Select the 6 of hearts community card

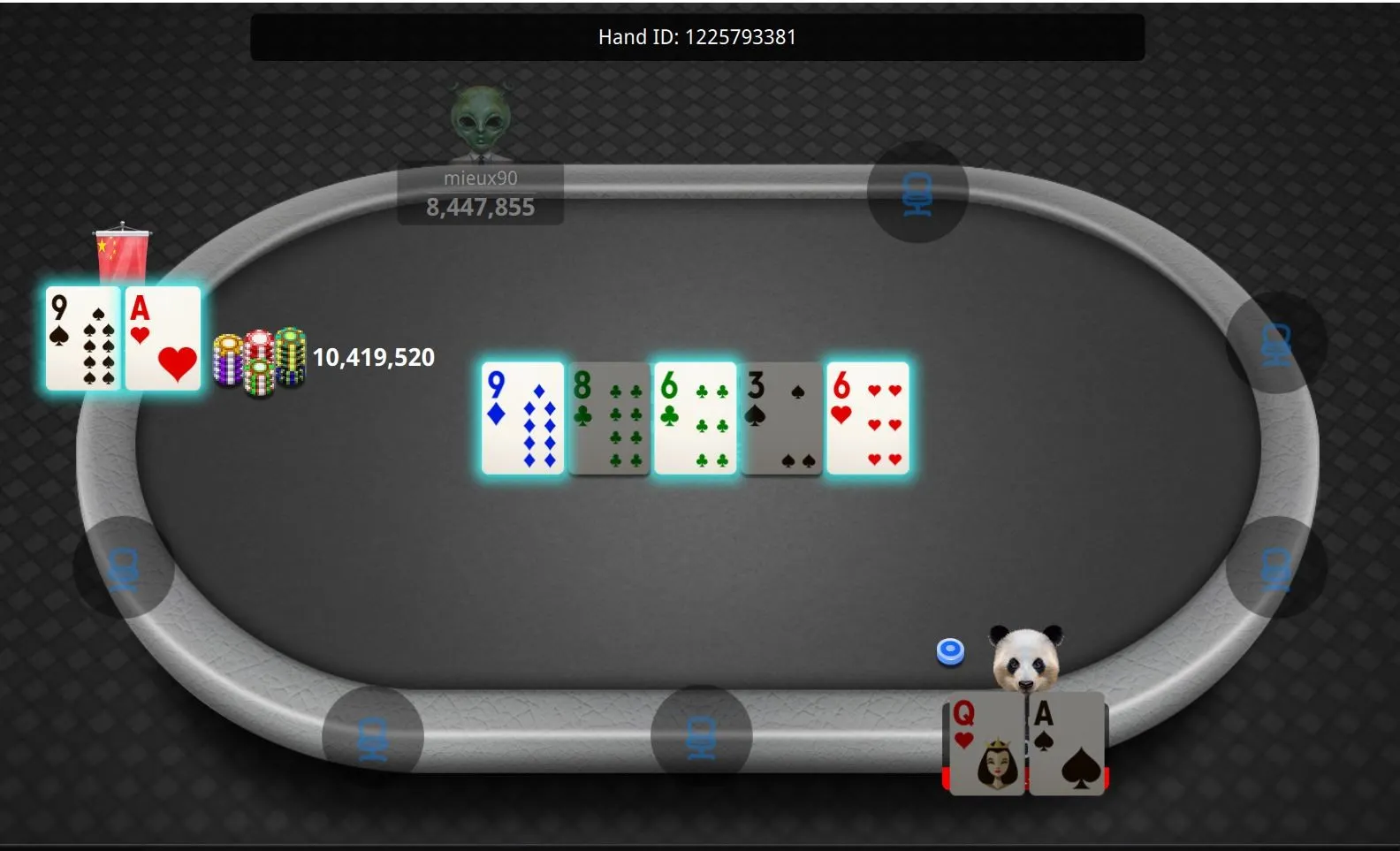coord(867,418)
